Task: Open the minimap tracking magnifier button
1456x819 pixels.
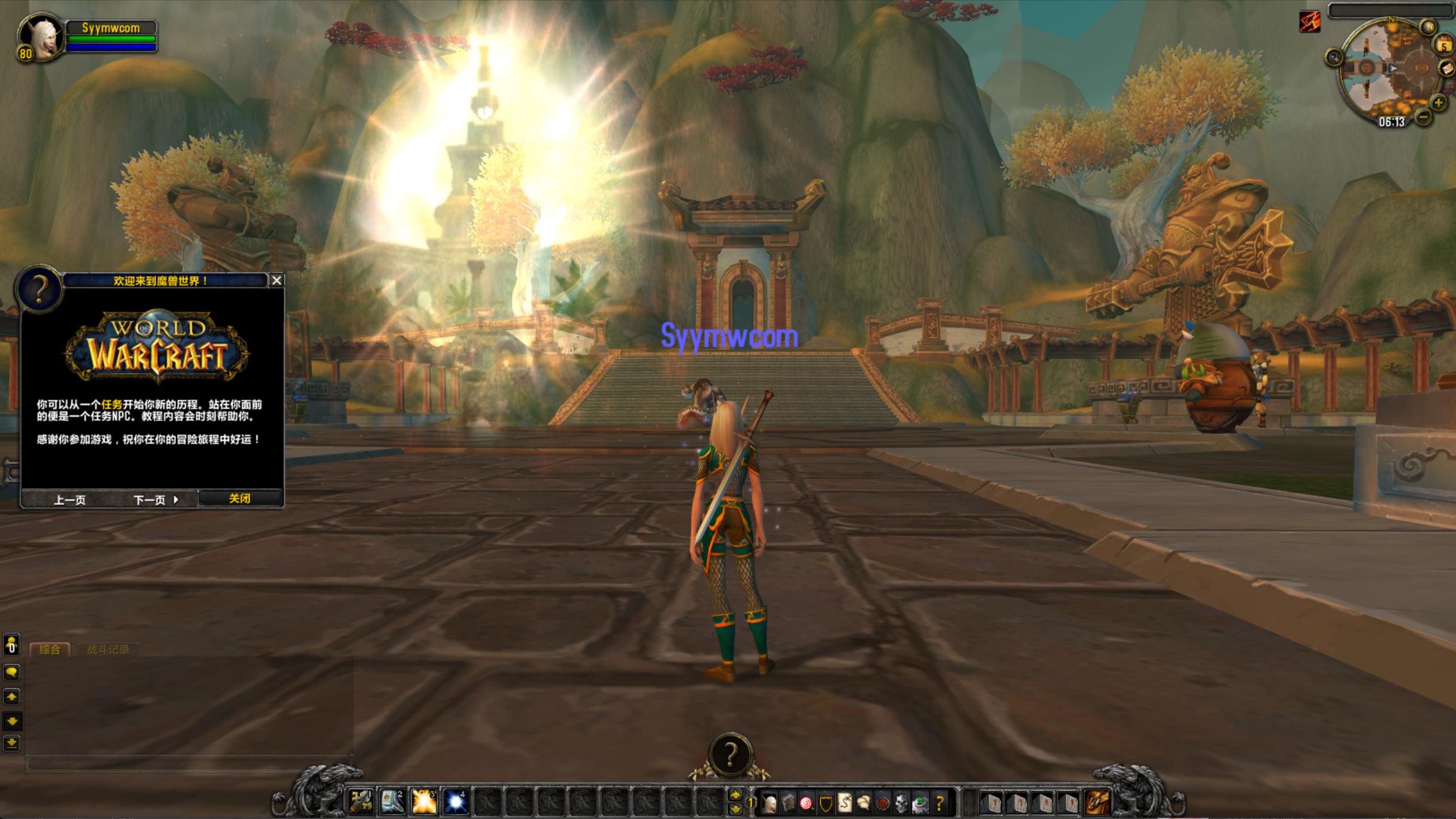Action: [x=1334, y=57]
